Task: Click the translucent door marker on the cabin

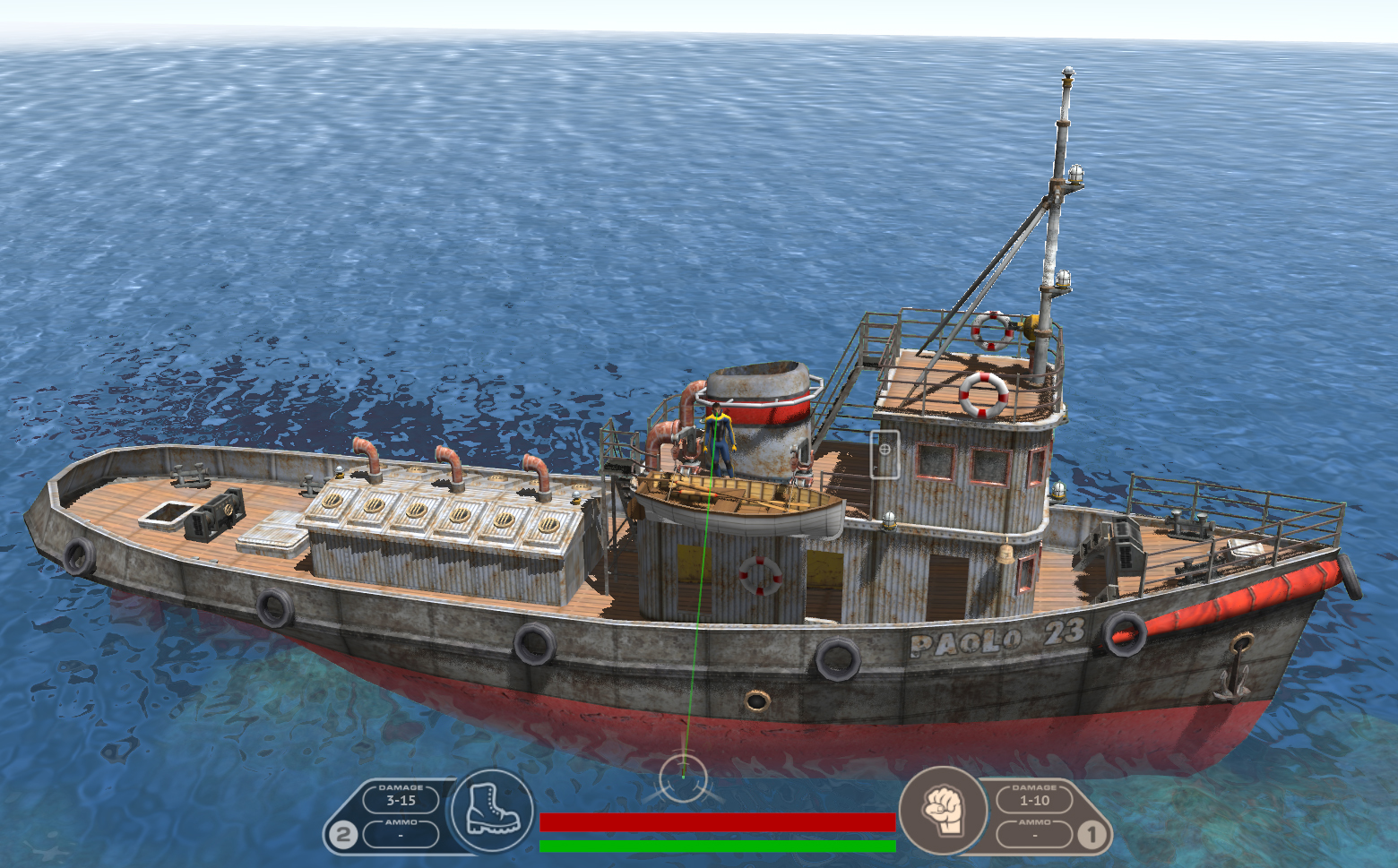Action: [885, 454]
